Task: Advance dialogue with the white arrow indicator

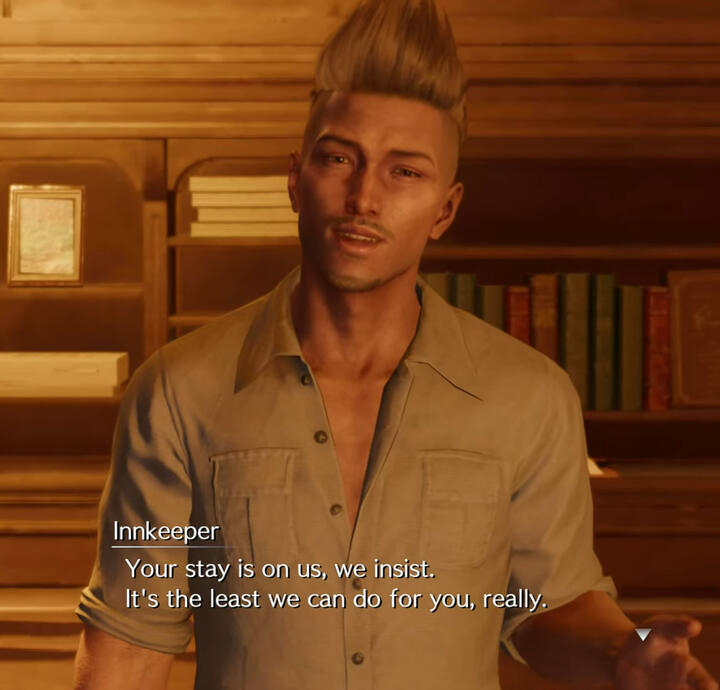Action: 643,635
